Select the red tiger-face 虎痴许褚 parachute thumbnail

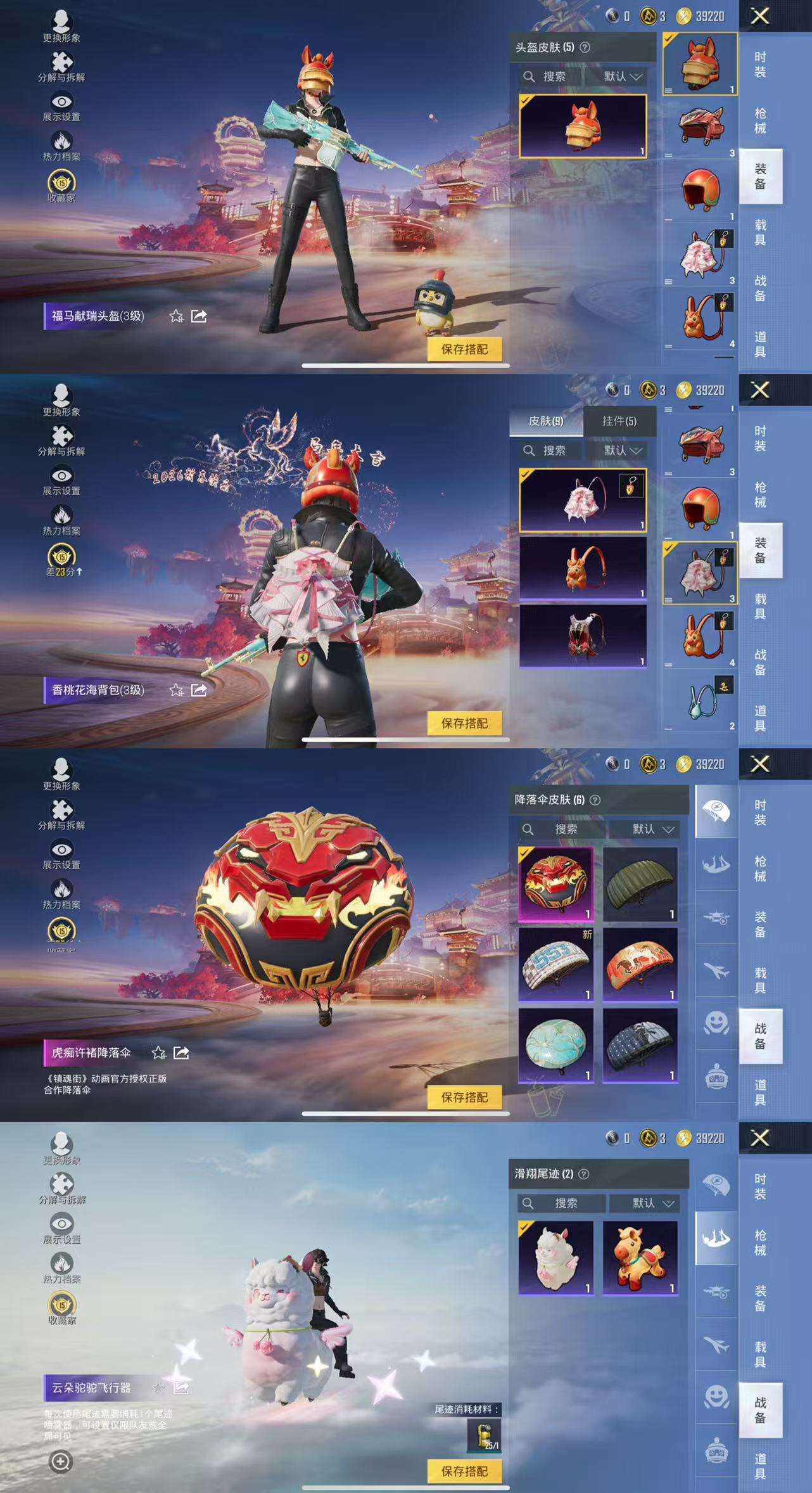point(556,884)
